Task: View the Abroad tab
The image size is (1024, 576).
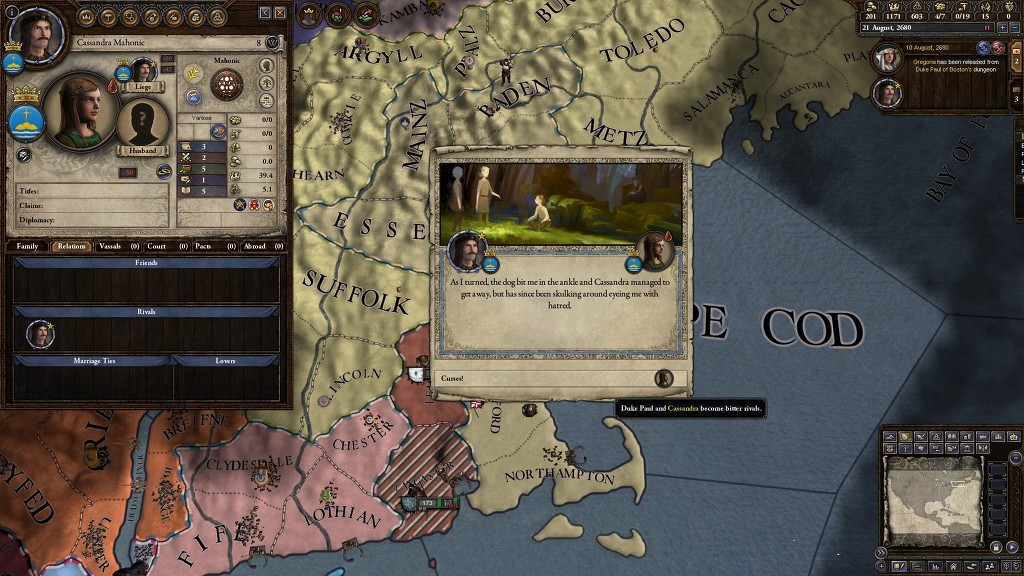Action: 254,245
